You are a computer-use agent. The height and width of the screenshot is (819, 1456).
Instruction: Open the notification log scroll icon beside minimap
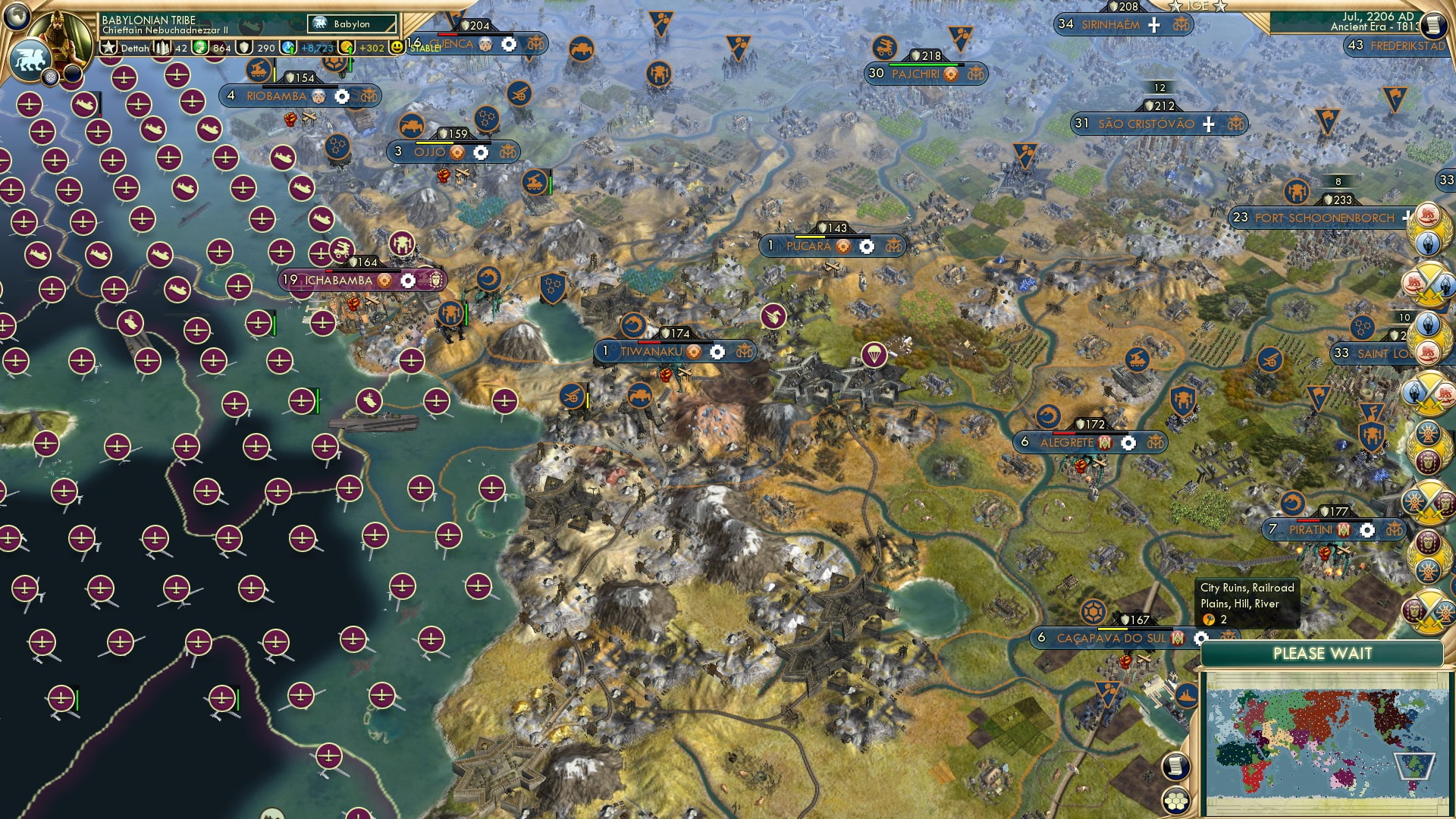(x=1175, y=765)
